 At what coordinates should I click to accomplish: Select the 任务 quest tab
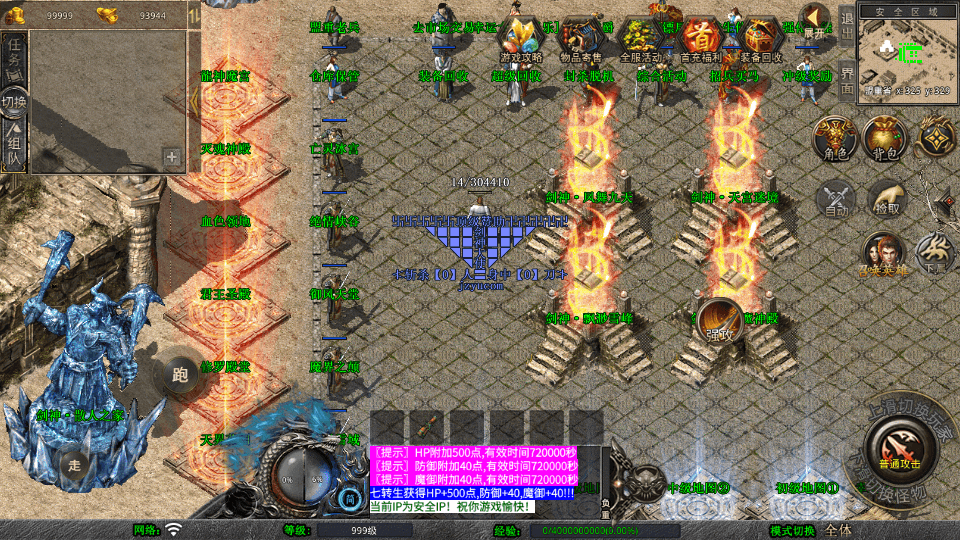tap(14, 55)
